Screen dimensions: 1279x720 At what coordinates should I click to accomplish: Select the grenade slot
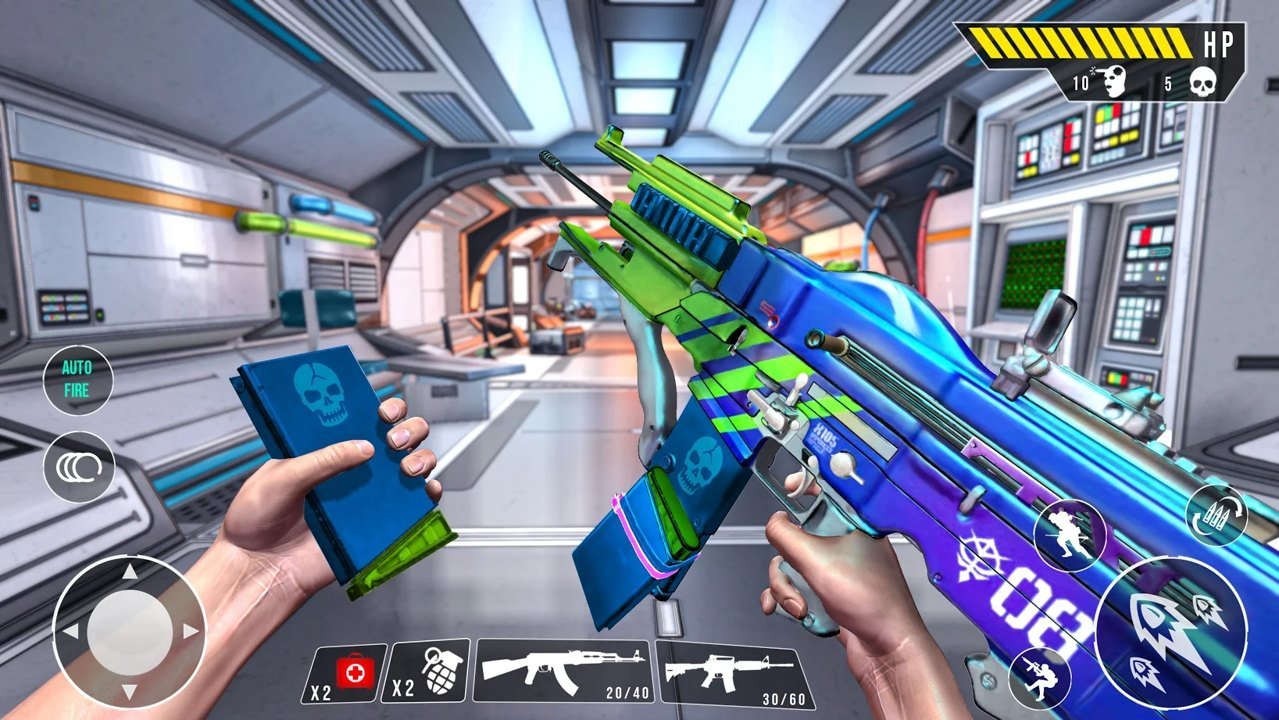pos(425,671)
